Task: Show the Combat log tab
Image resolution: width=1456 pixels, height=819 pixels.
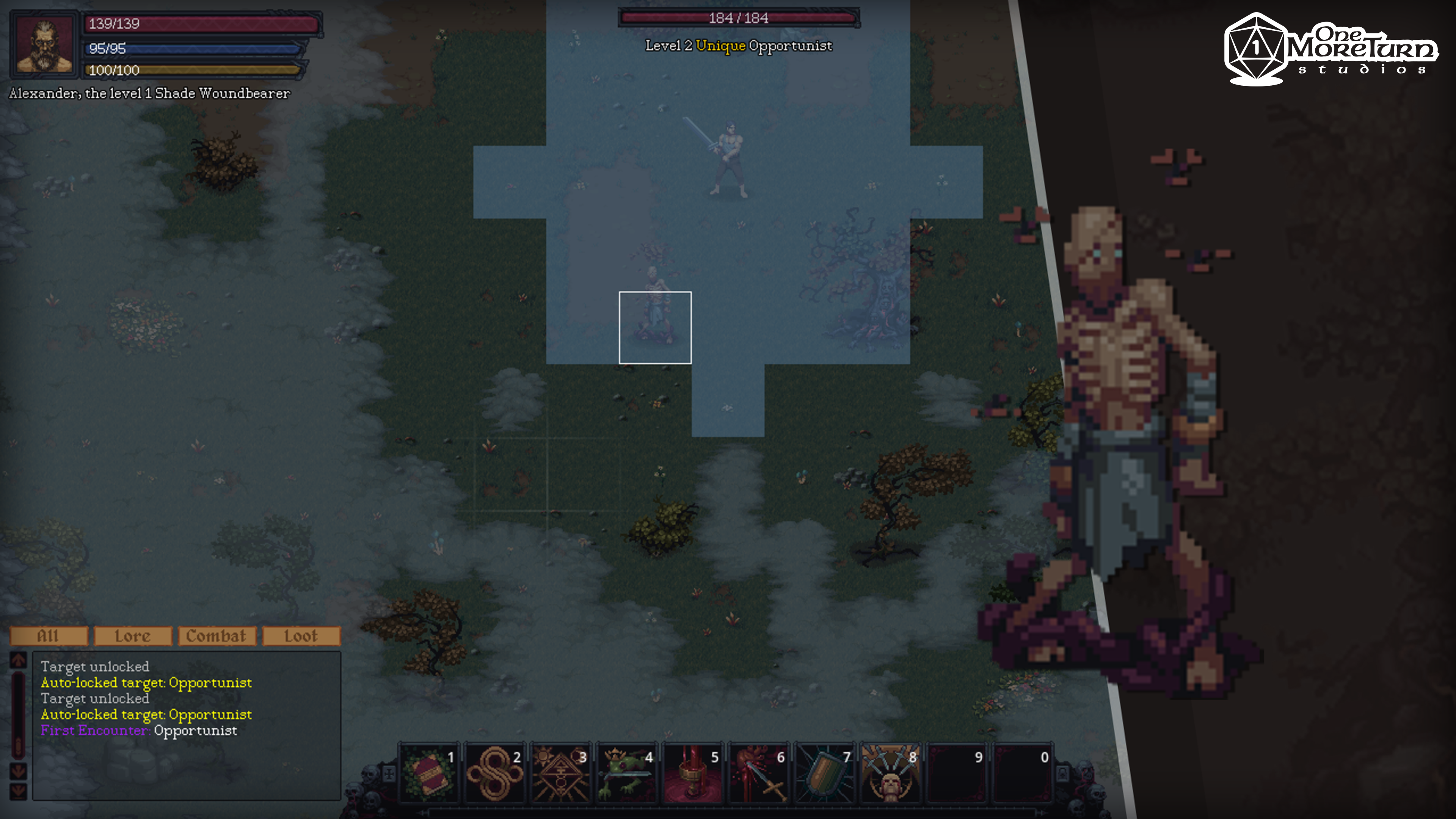Action: [217, 636]
